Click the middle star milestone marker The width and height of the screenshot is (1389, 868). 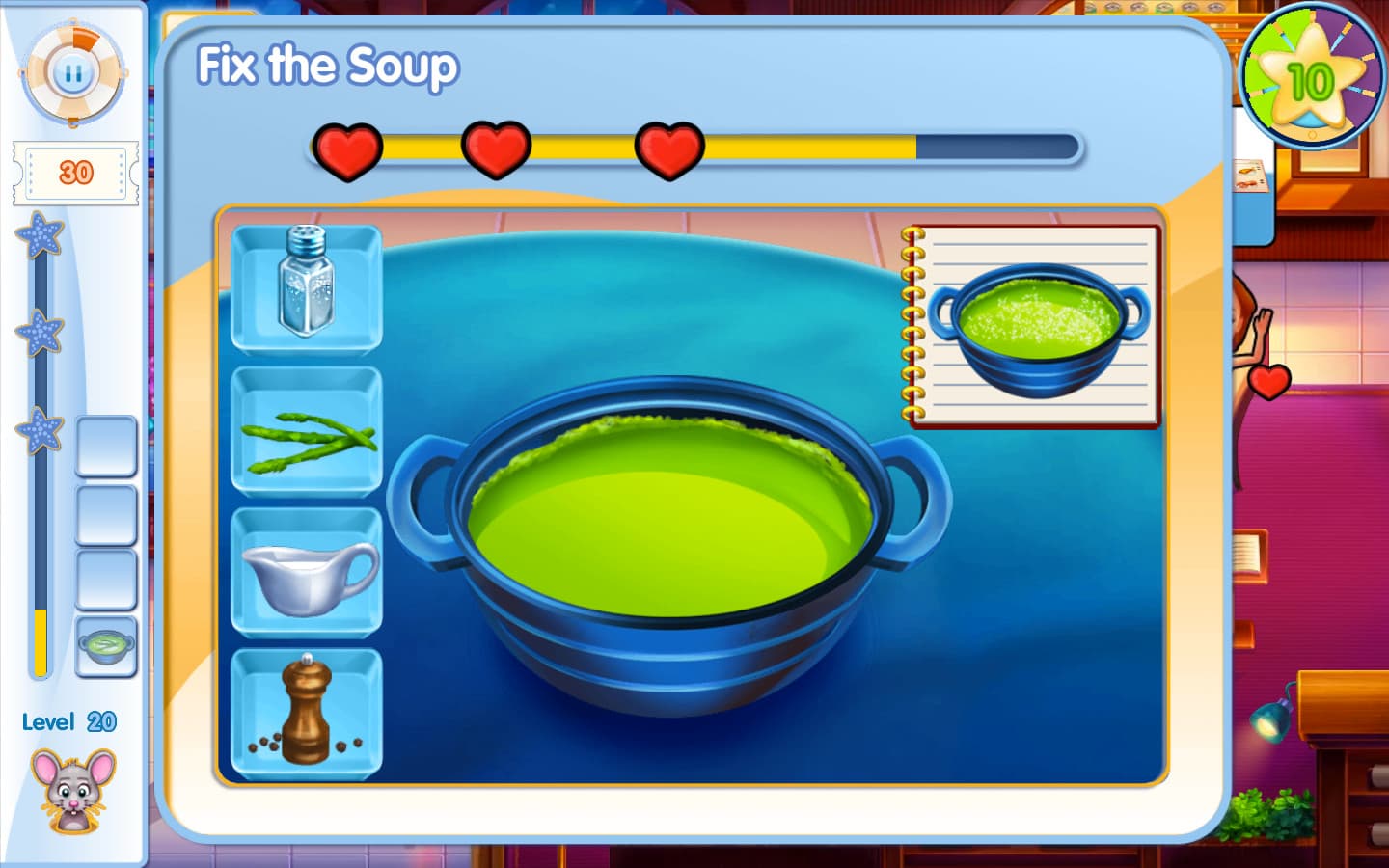pyautogui.click(x=39, y=333)
